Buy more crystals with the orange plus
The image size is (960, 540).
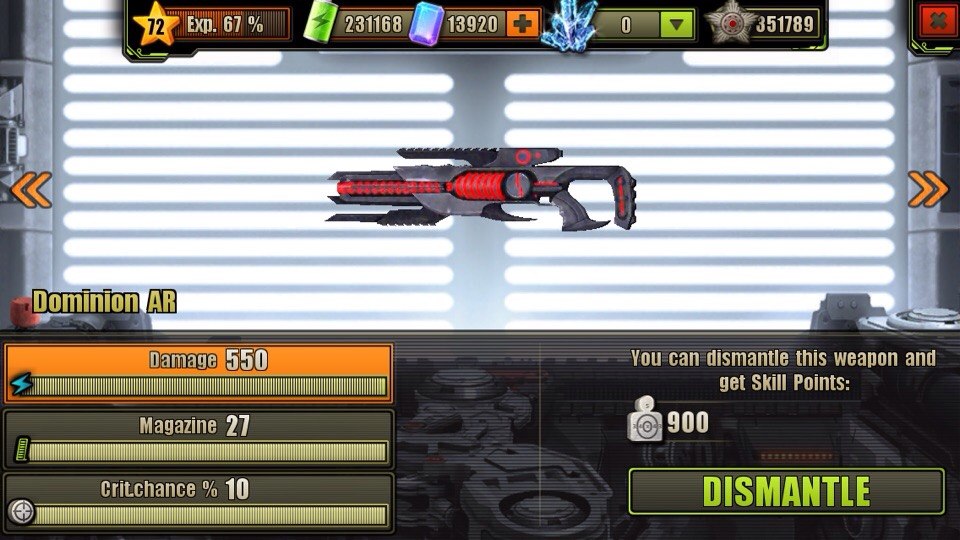click(x=521, y=24)
